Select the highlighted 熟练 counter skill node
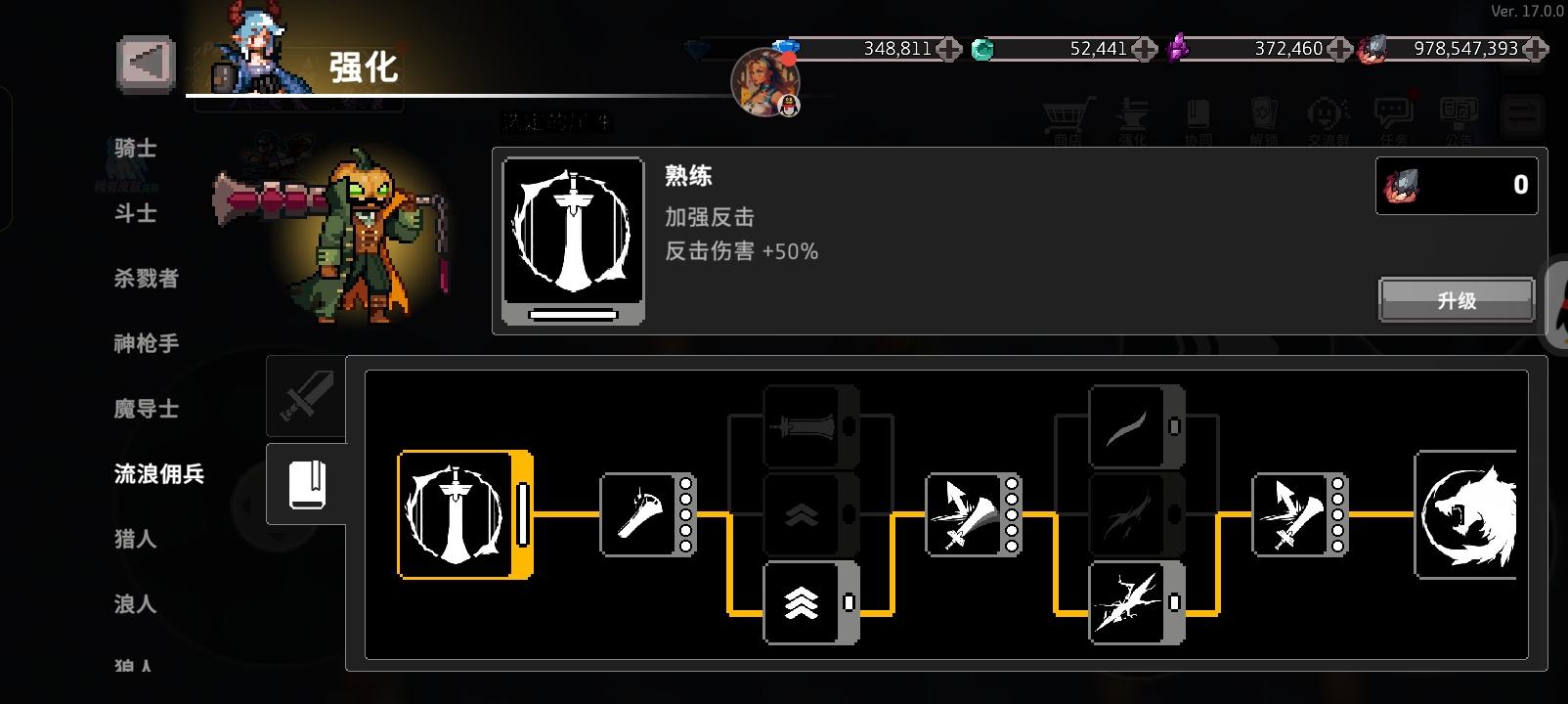The width and height of the screenshot is (1568, 704). pos(459,513)
